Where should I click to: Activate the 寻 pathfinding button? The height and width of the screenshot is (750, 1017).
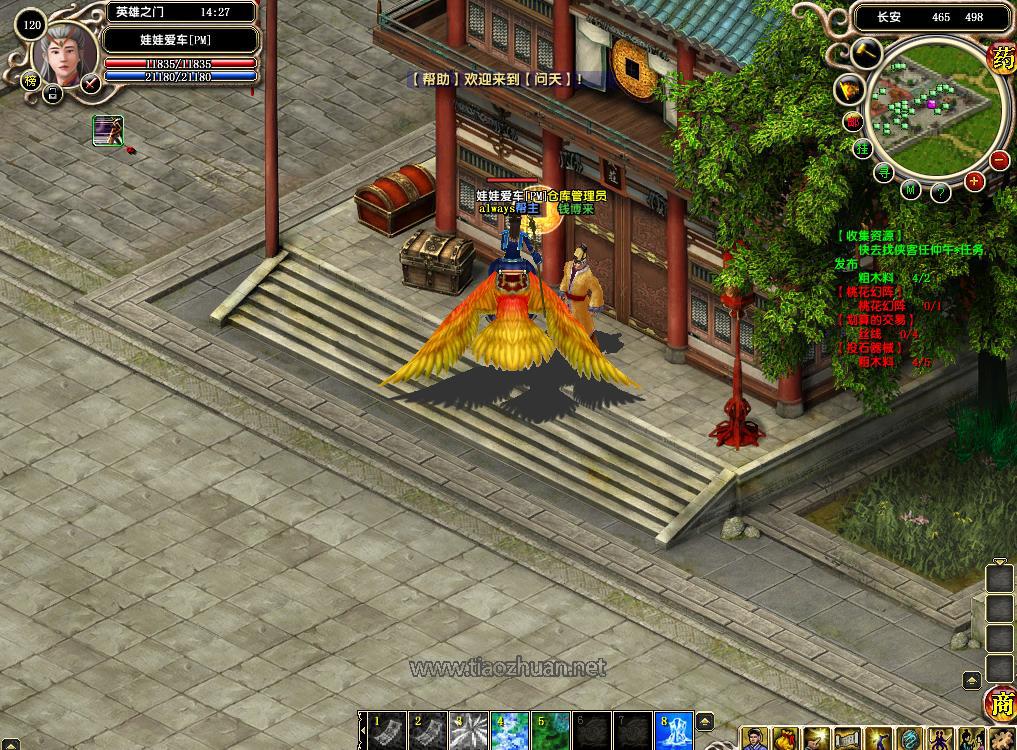[x=884, y=173]
